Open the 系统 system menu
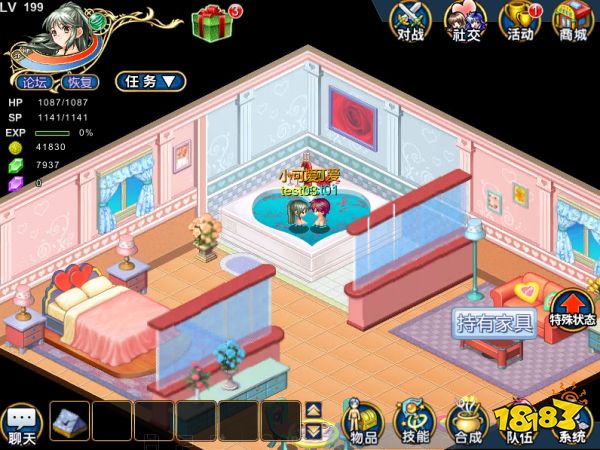The width and height of the screenshot is (600, 450). (x=574, y=423)
